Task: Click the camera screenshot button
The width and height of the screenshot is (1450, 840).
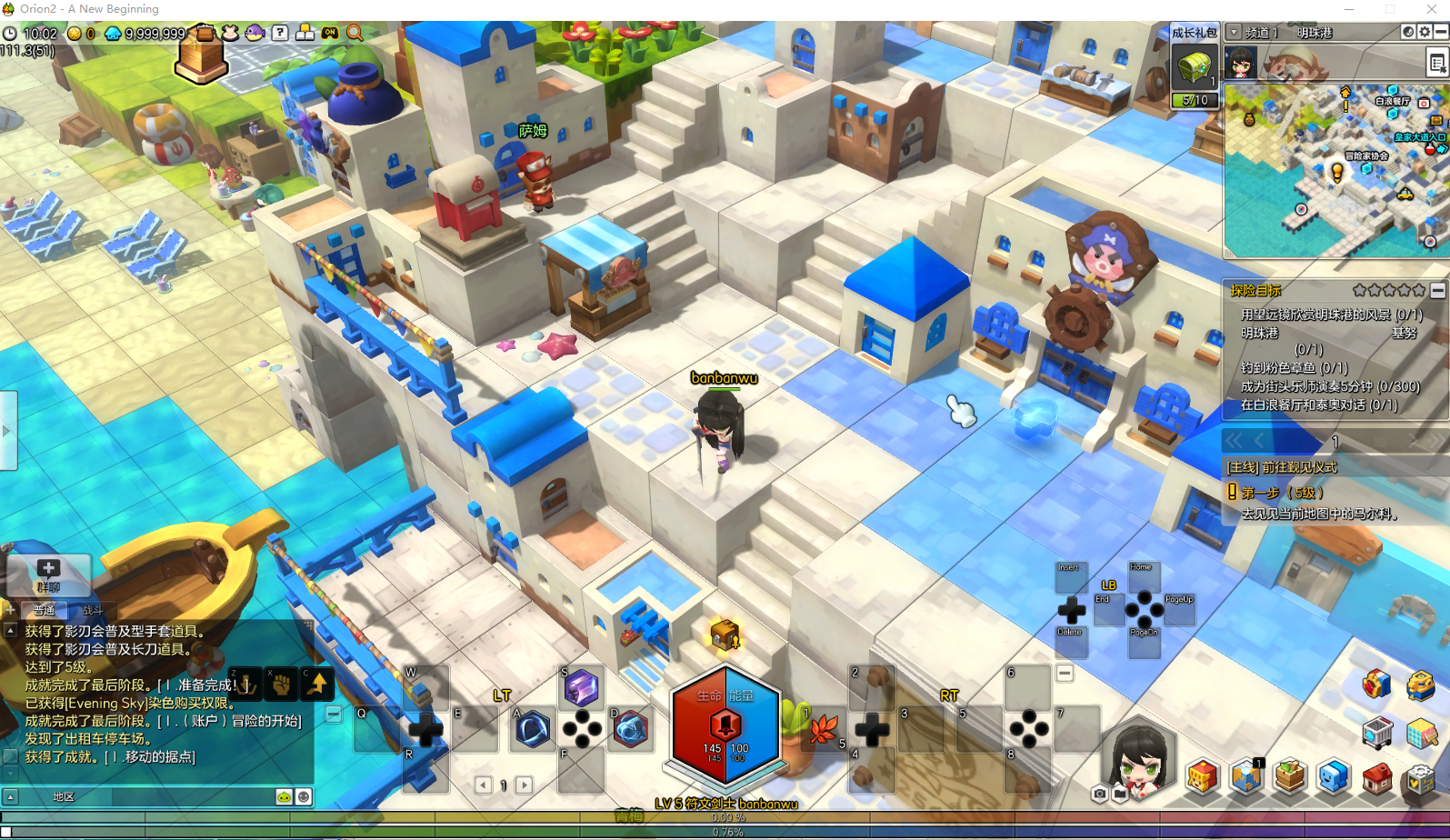Action: [x=1099, y=794]
